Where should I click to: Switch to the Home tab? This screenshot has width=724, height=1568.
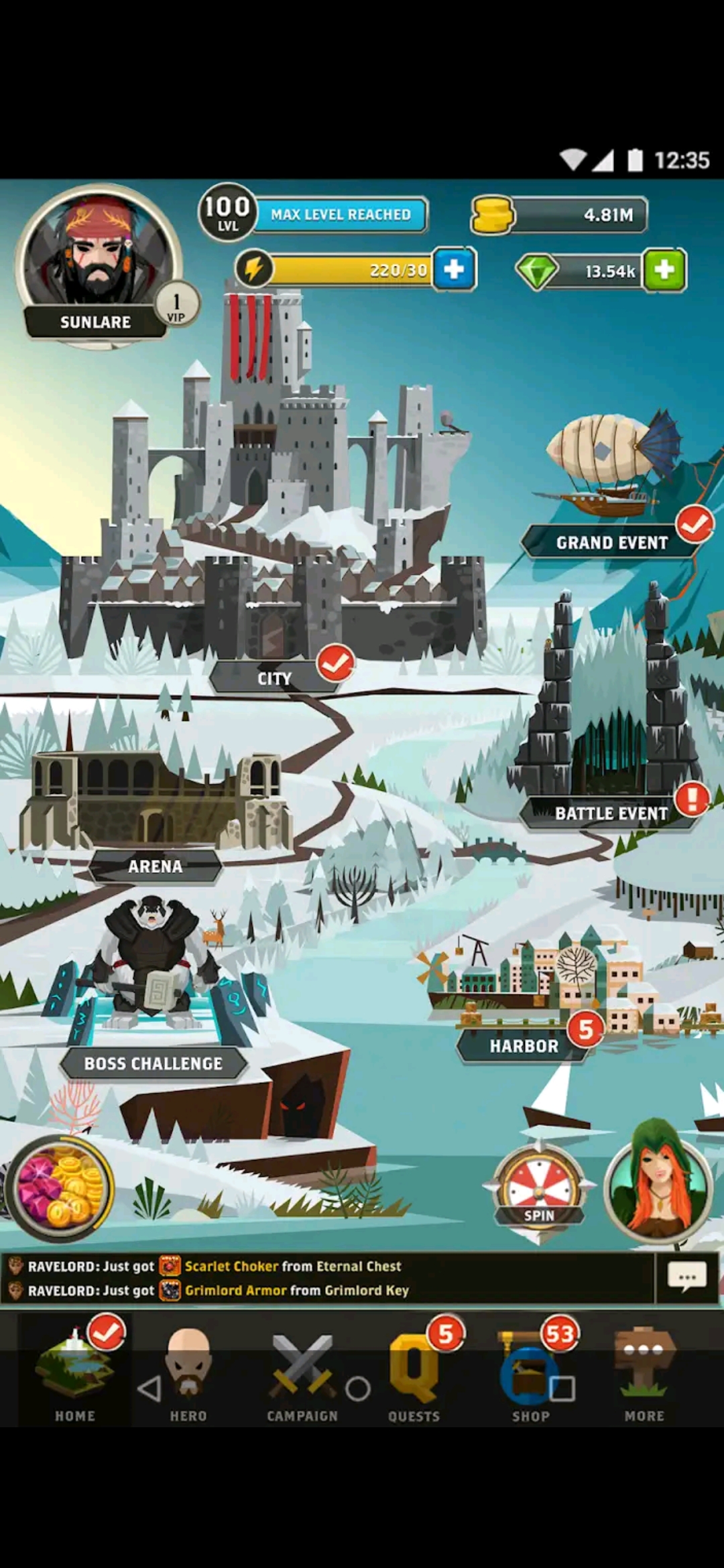pyautogui.click(x=75, y=1374)
